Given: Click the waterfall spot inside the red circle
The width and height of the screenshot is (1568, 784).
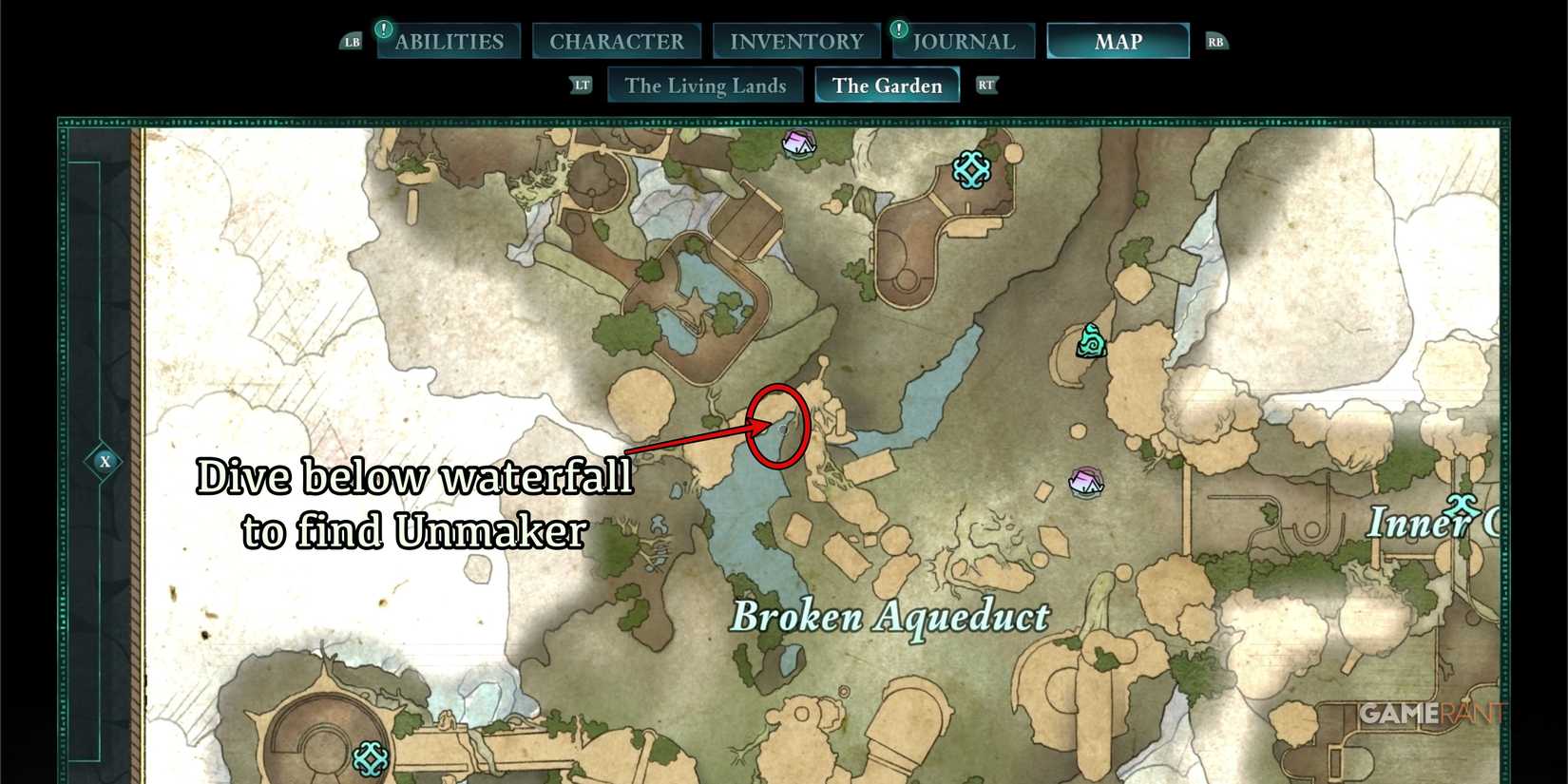Looking at the screenshot, I should [x=779, y=425].
